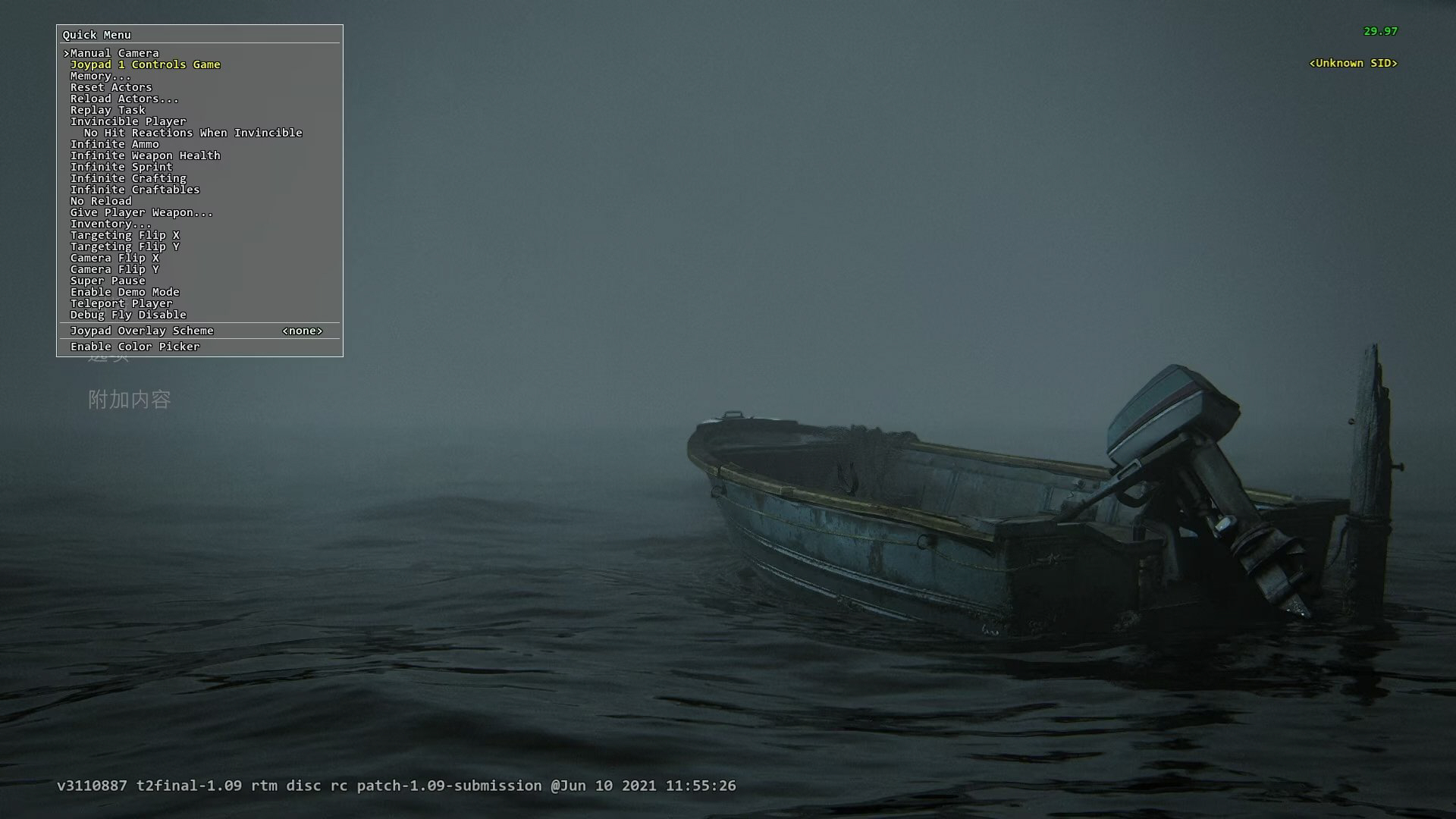Screen dimensions: 1456x819
Task: Activate Infinite Sprint option
Action: pos(121,167)
